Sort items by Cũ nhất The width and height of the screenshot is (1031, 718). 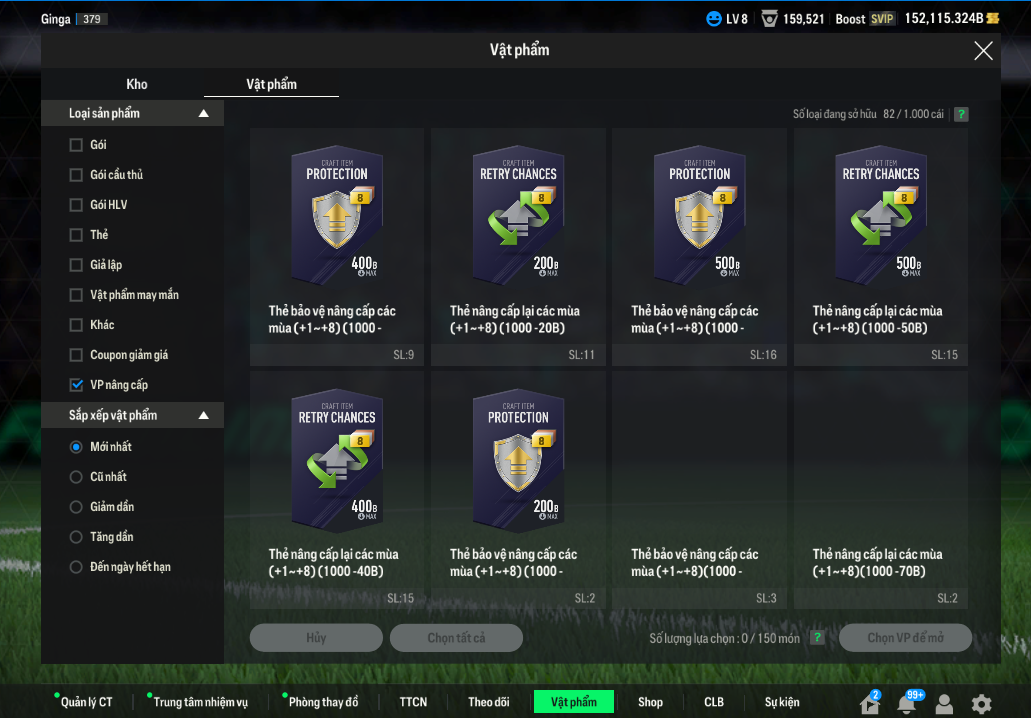pos(76,477)
